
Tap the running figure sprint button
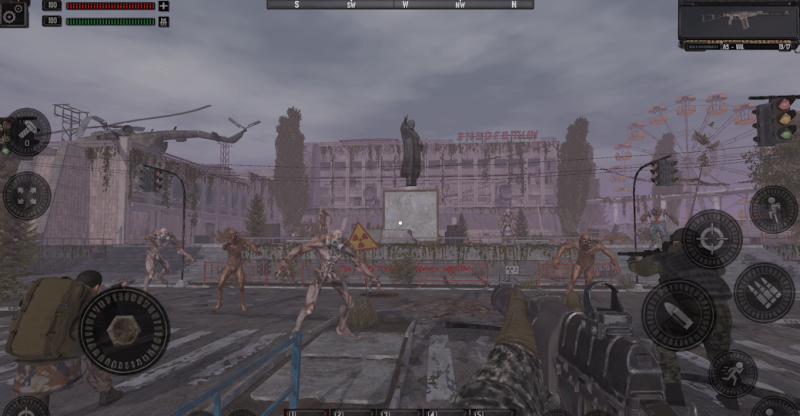[x=733, y=374]
